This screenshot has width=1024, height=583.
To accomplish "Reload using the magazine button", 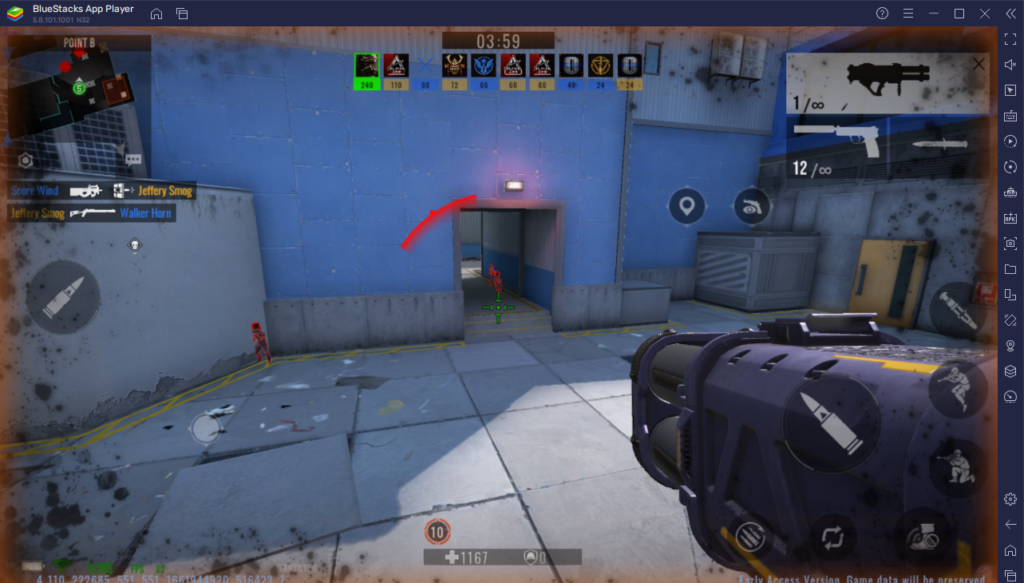I will (750, 534).
